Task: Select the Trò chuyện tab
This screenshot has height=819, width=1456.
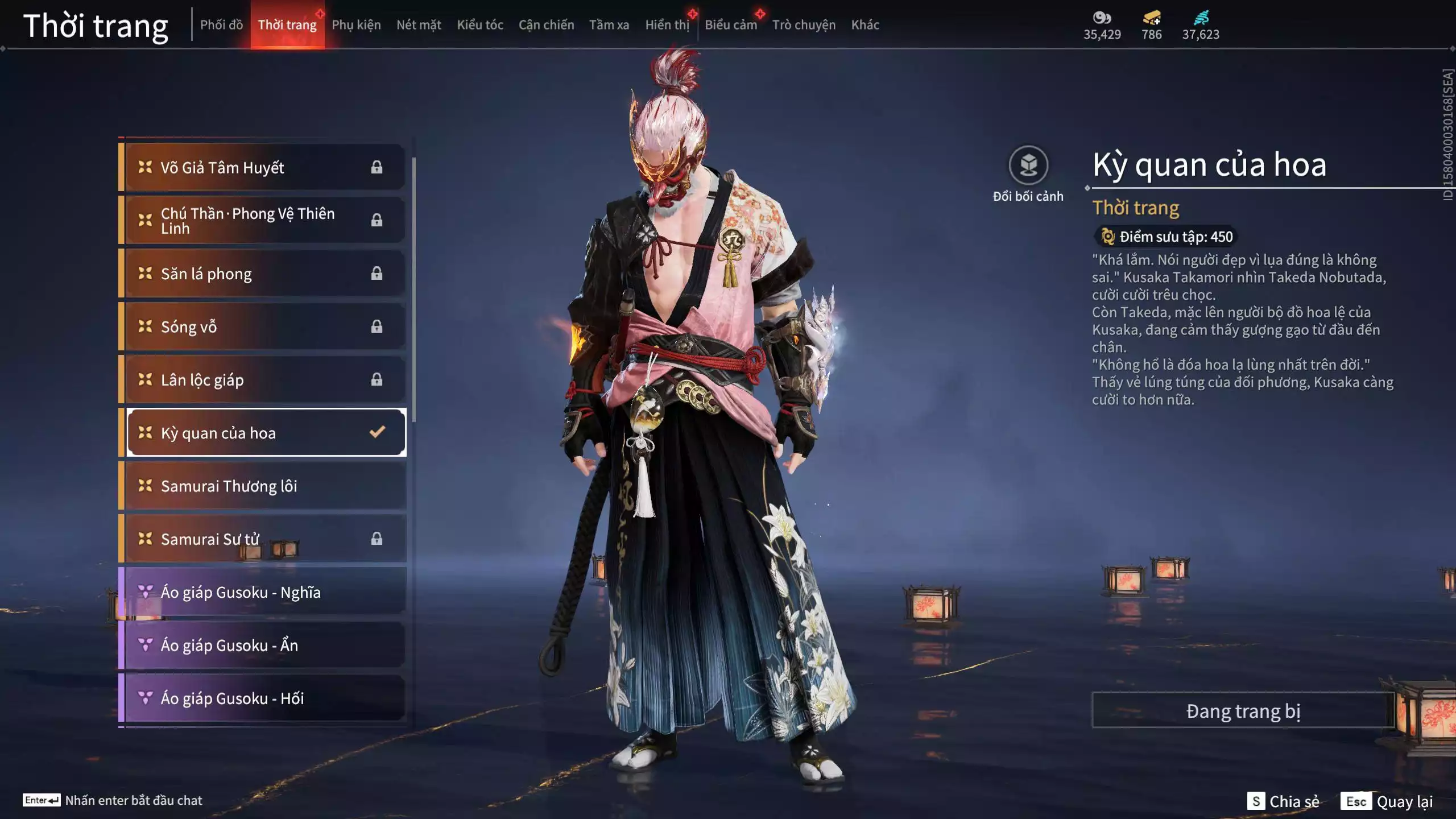Action: [804, 25]
